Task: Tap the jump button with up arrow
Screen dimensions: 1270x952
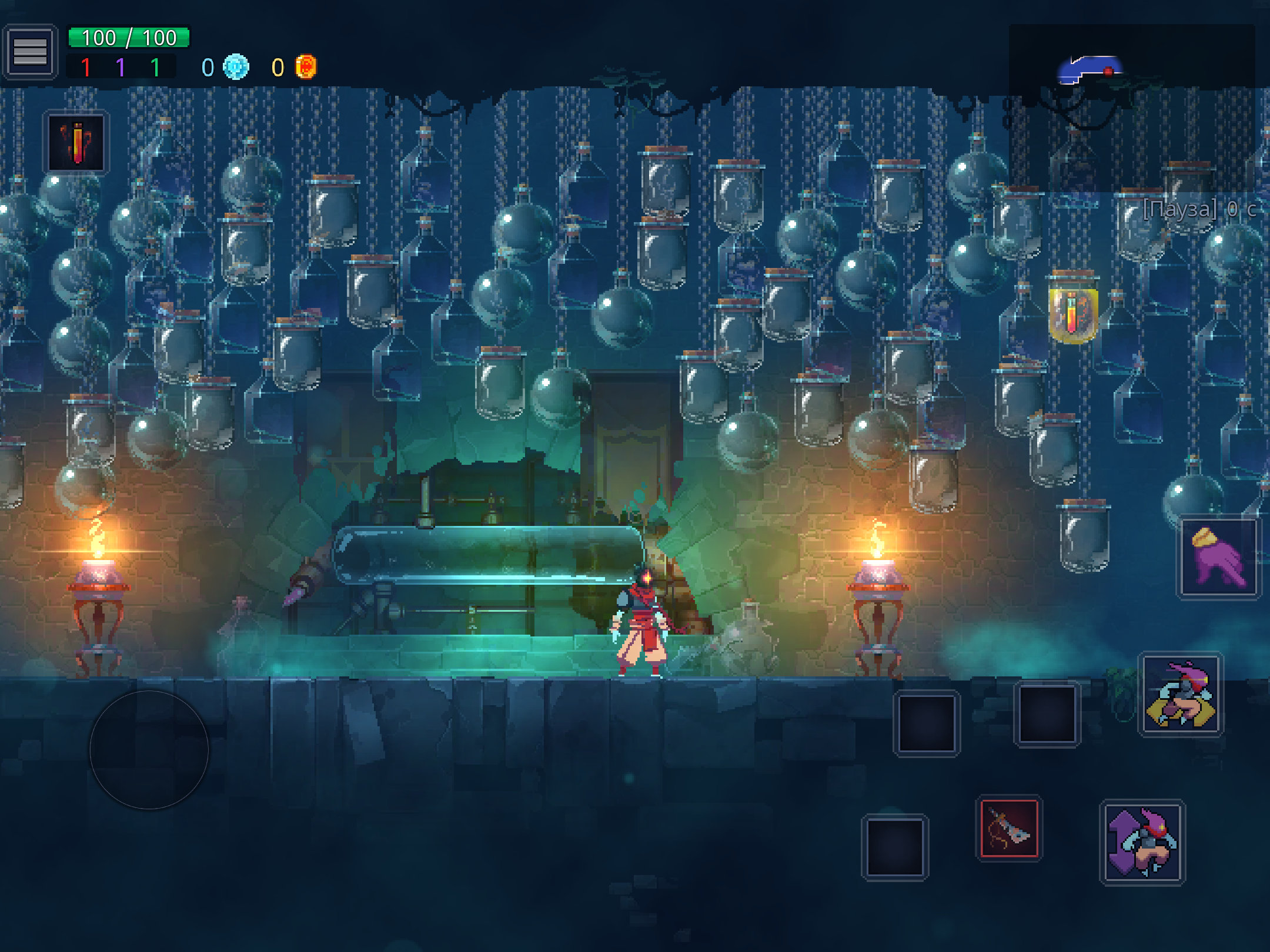Action: tap(1142, 842)
